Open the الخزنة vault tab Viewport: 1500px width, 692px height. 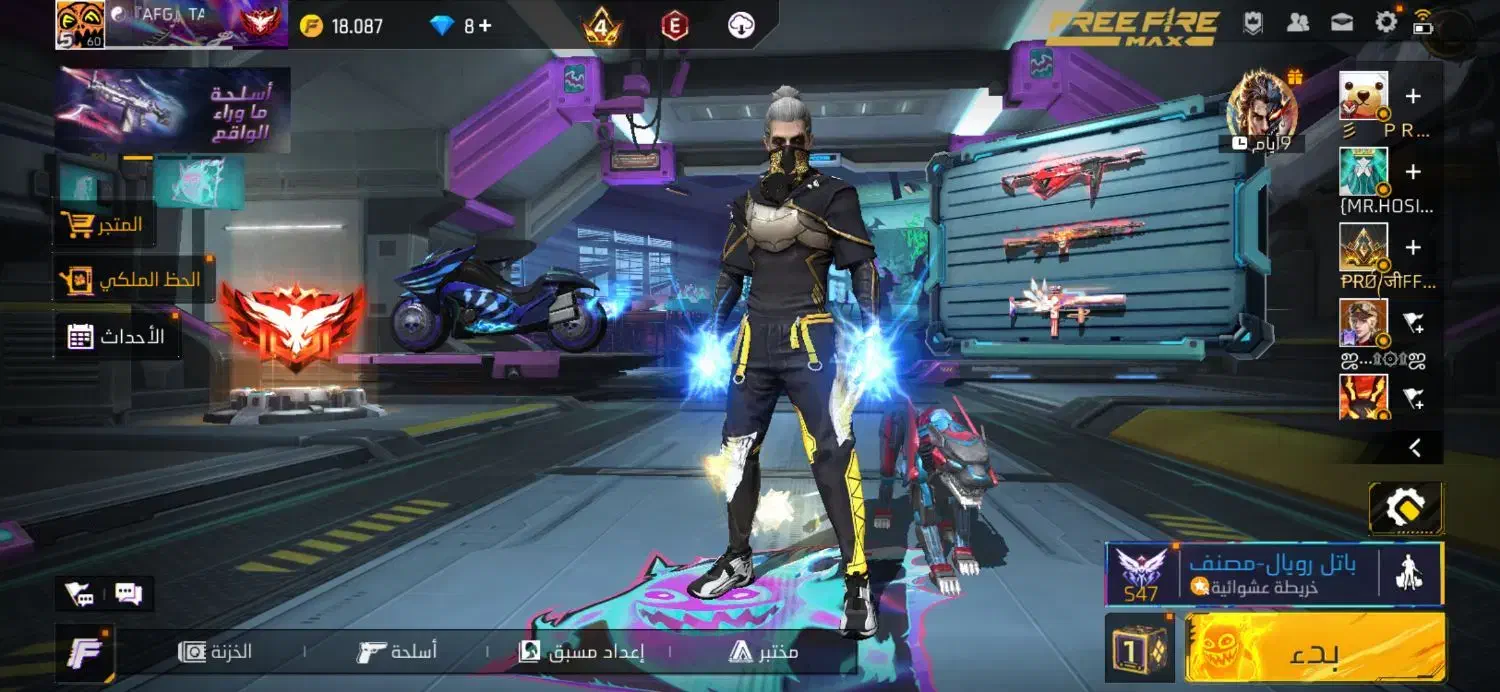(x=215, y=652)
